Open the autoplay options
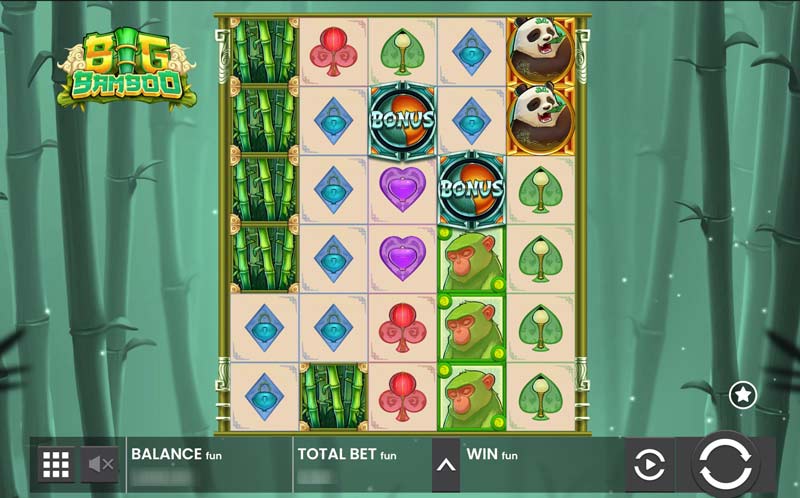 649,465
